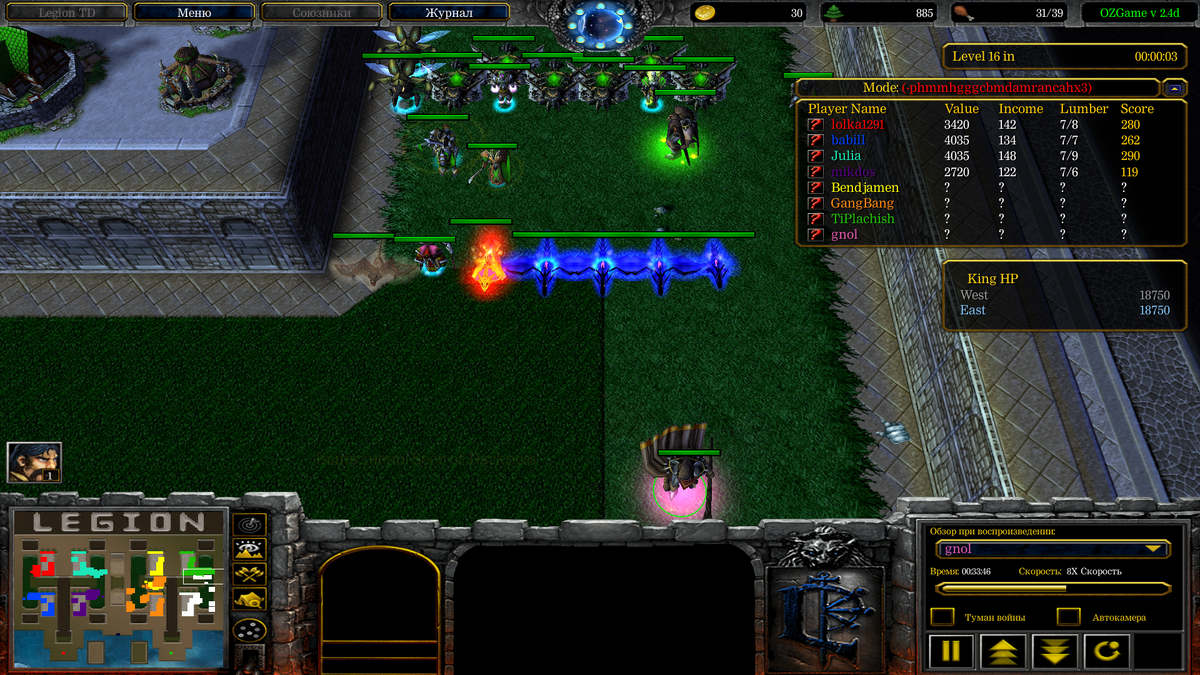This screenshot has height=675, width=1200.
Task: Open the replay view dropdown showing gnol
Action: pyautogui.click(x=1054, y=549)
